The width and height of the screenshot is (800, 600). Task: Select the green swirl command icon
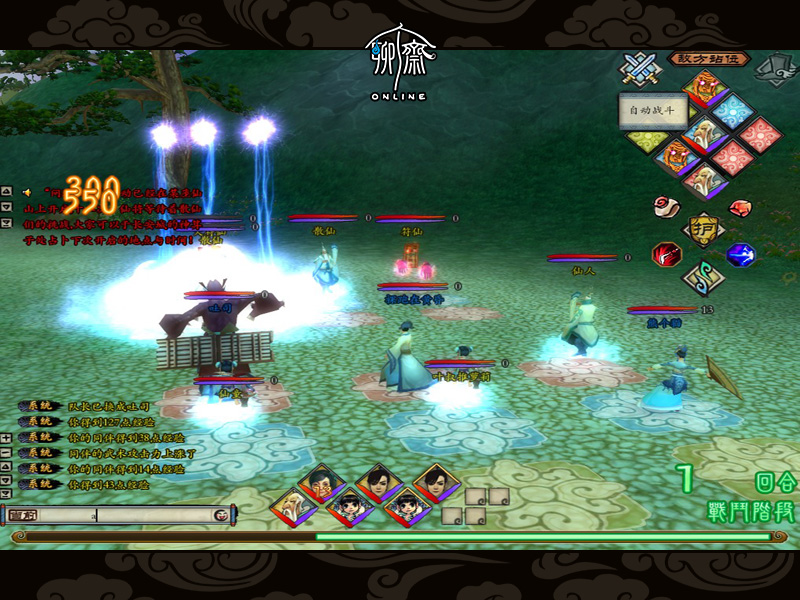[704, 279]
